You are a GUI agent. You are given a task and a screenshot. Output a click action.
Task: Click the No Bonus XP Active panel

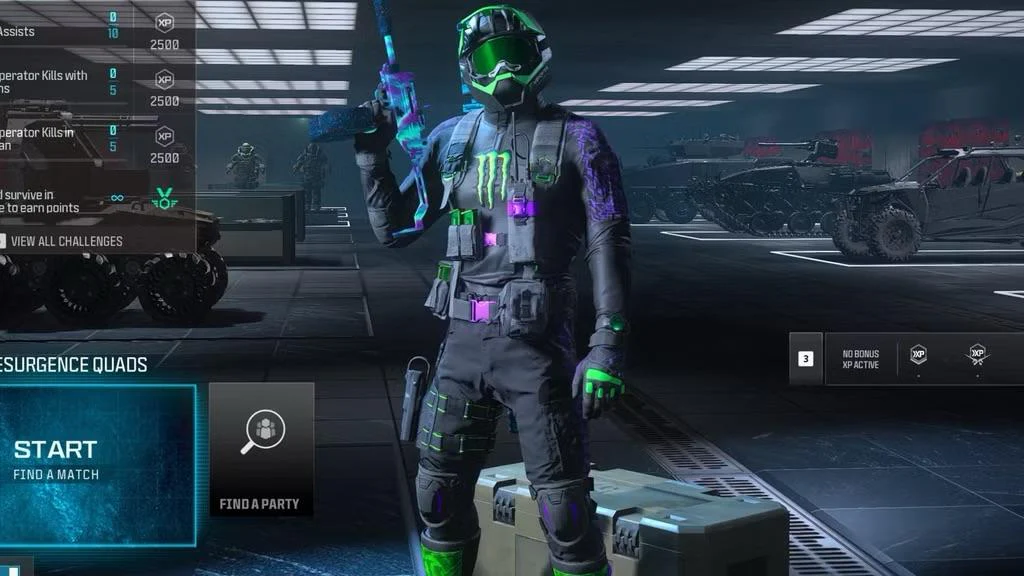coord(861,360)
